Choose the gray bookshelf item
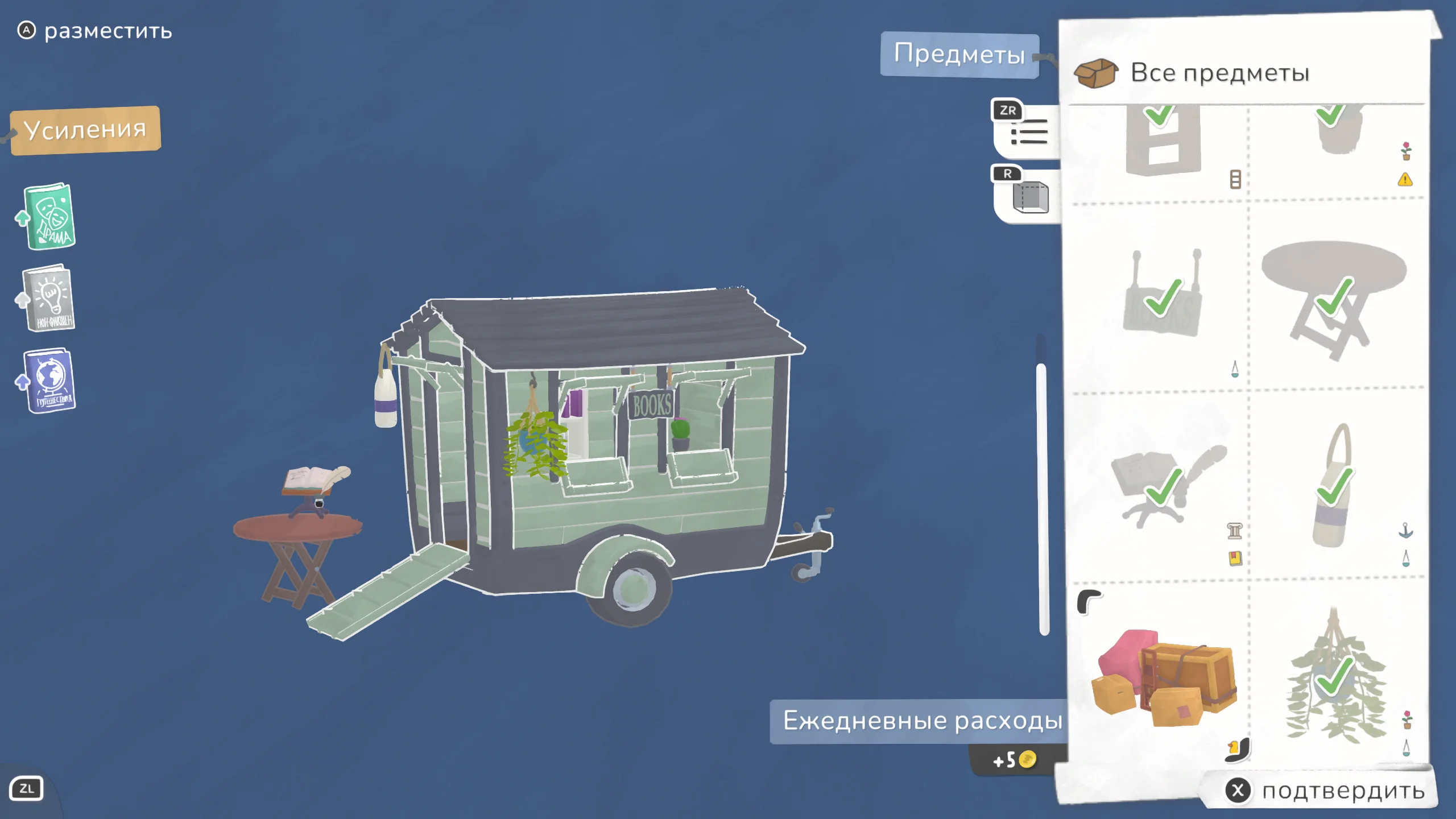 (x=1161, y=142)
